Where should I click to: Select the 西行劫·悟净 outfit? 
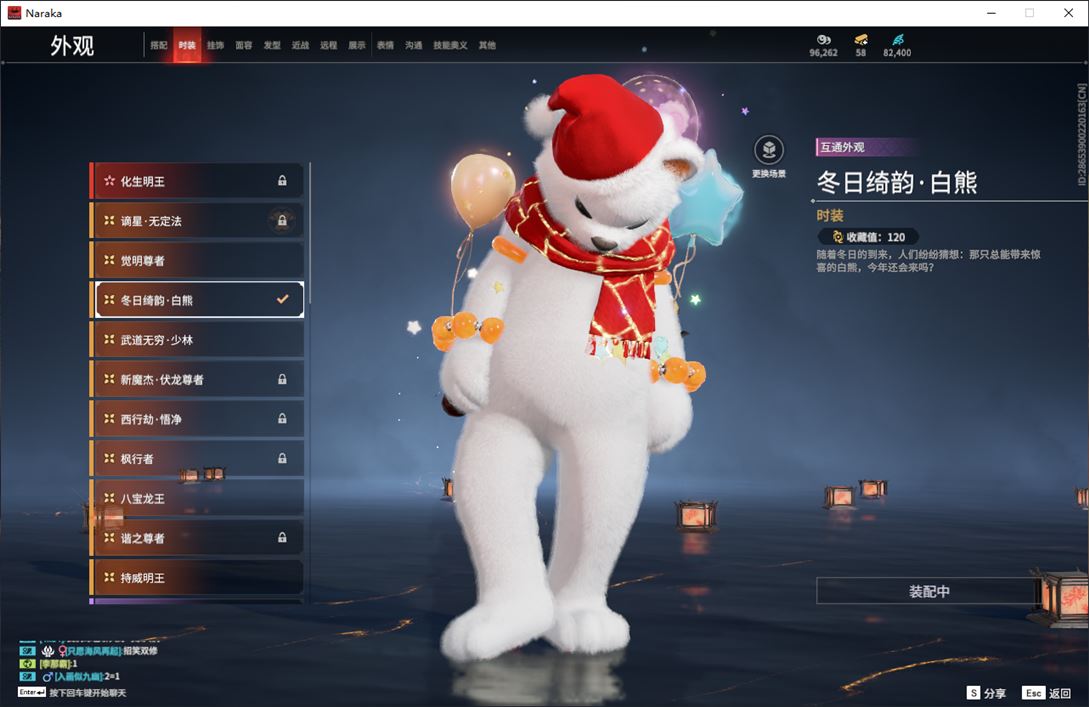click(x=197, y=419)
